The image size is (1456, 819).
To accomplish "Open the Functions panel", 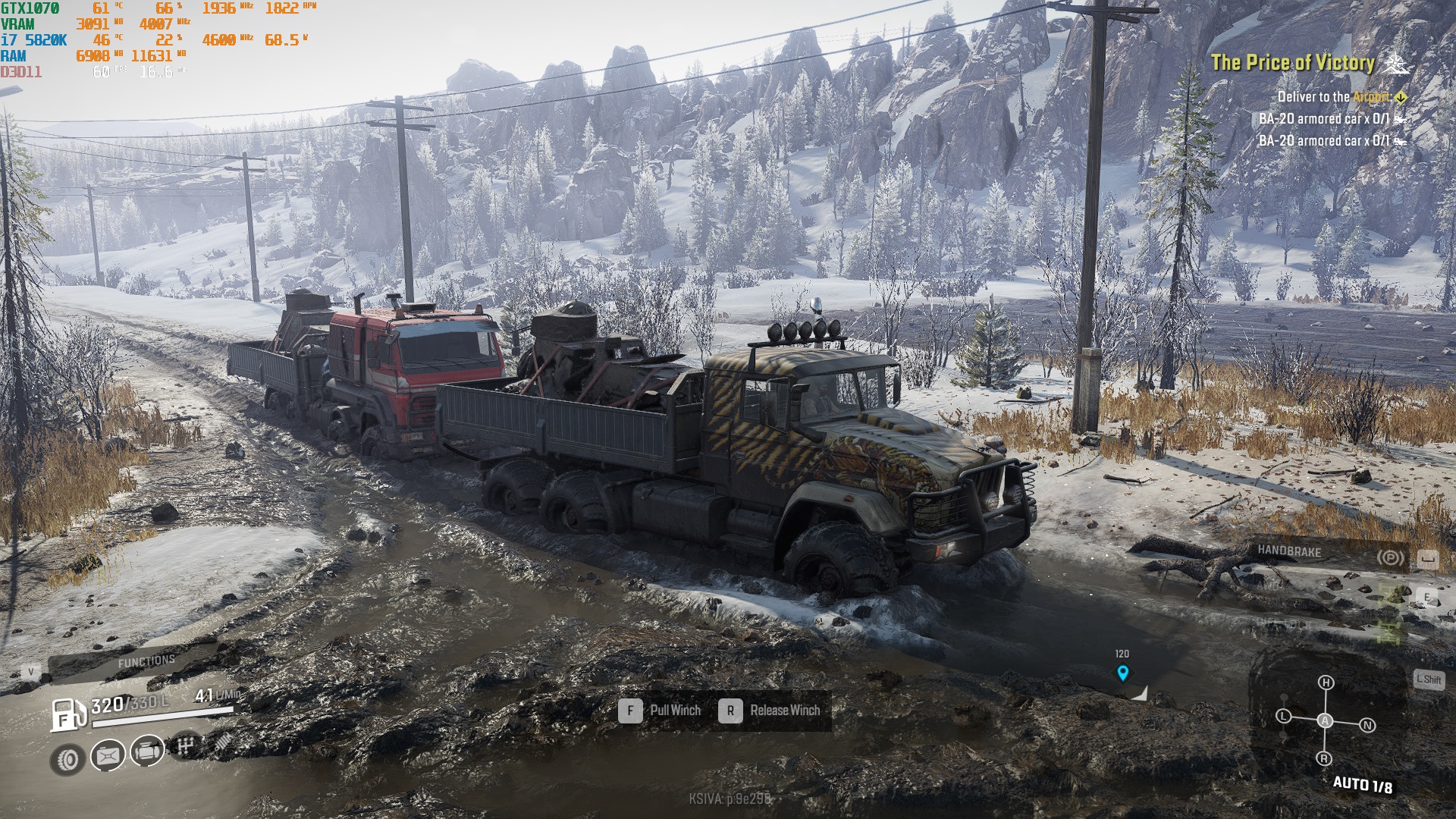I will coord(146,661).
